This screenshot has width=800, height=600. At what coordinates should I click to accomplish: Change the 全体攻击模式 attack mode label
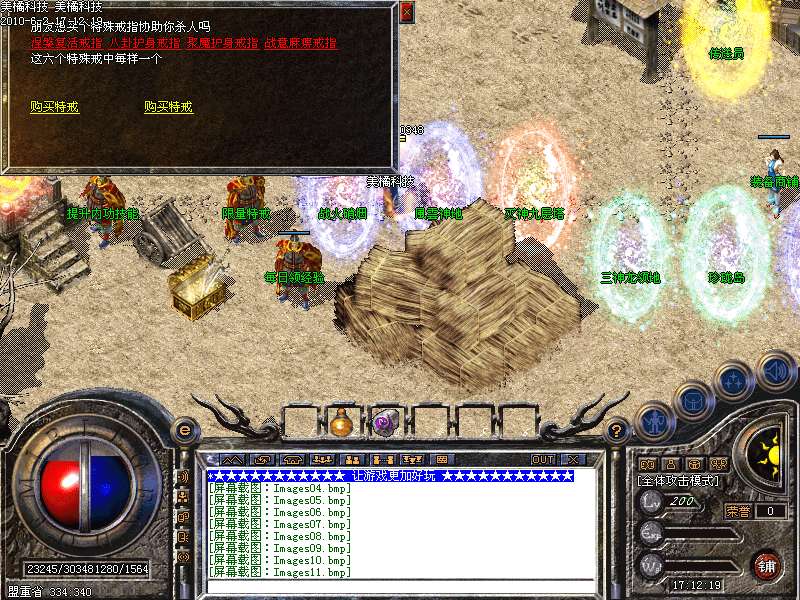(x=681, y=481)
